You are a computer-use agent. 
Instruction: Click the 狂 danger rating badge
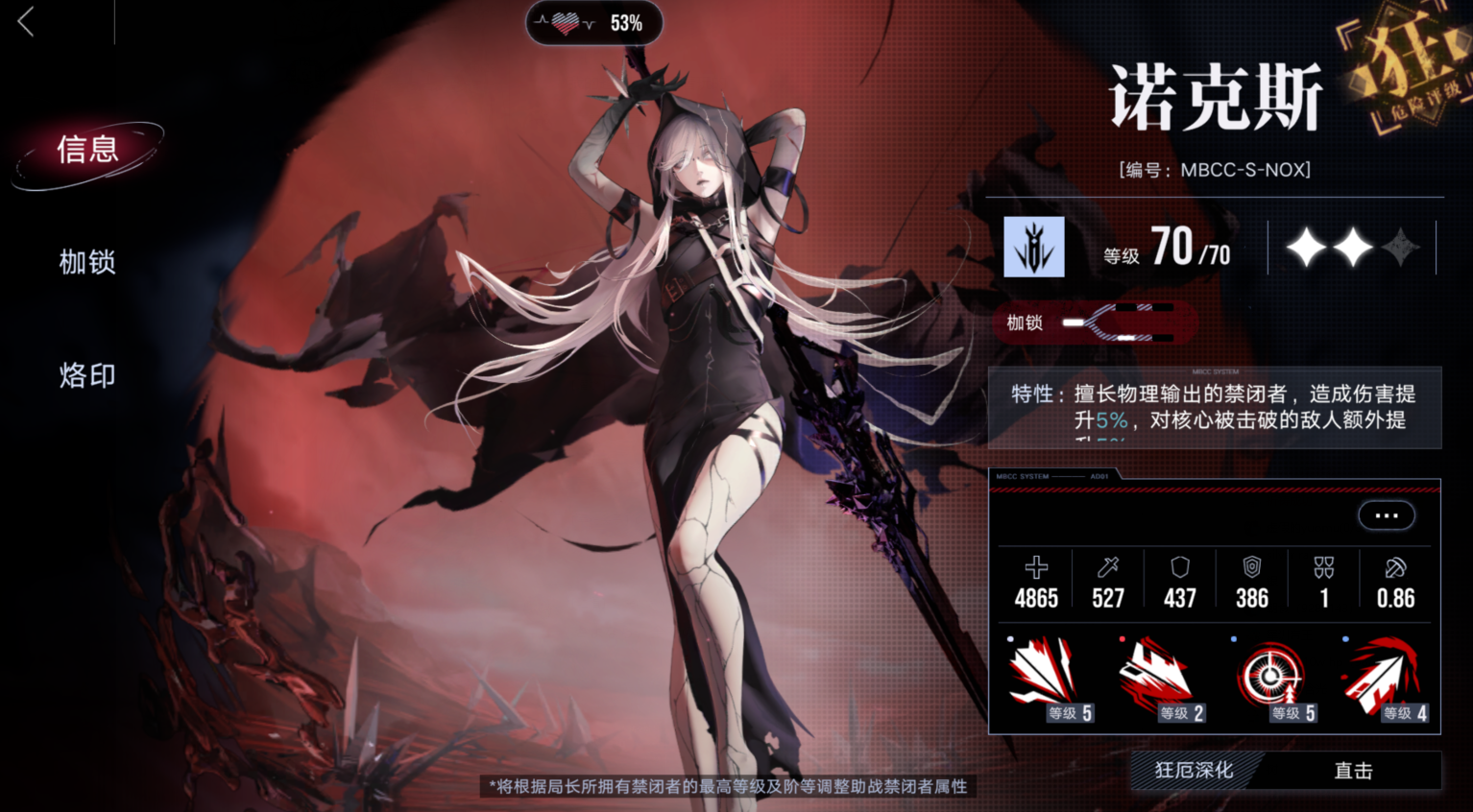click(1409, 67)
